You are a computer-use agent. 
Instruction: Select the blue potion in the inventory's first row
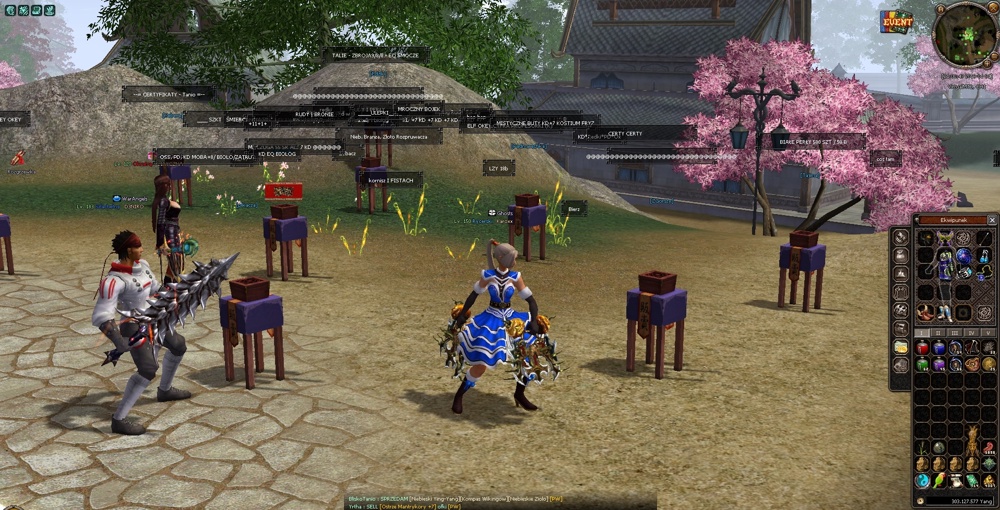coord(938,348)
